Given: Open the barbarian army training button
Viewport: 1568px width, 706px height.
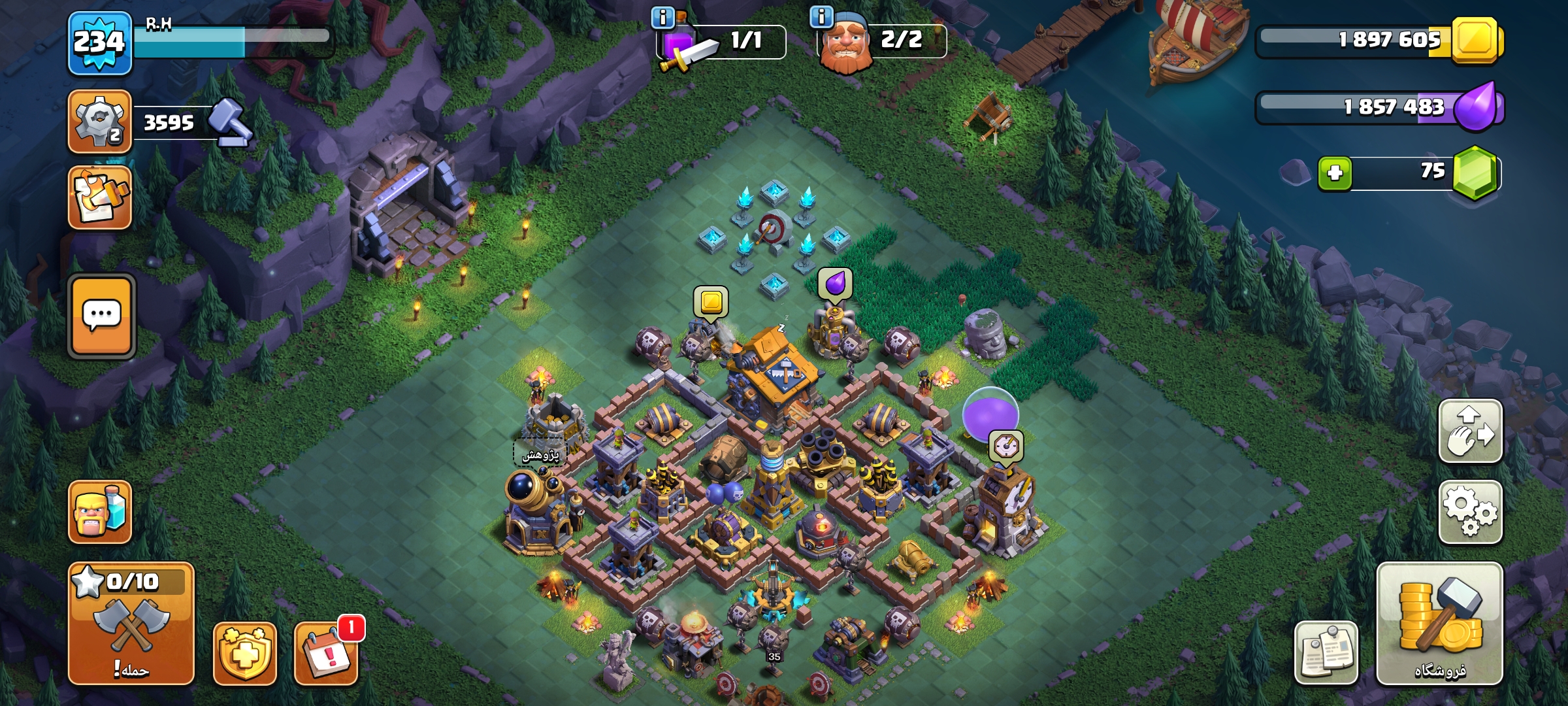Looking at the screenshot, I should click(x=100, y=512).
